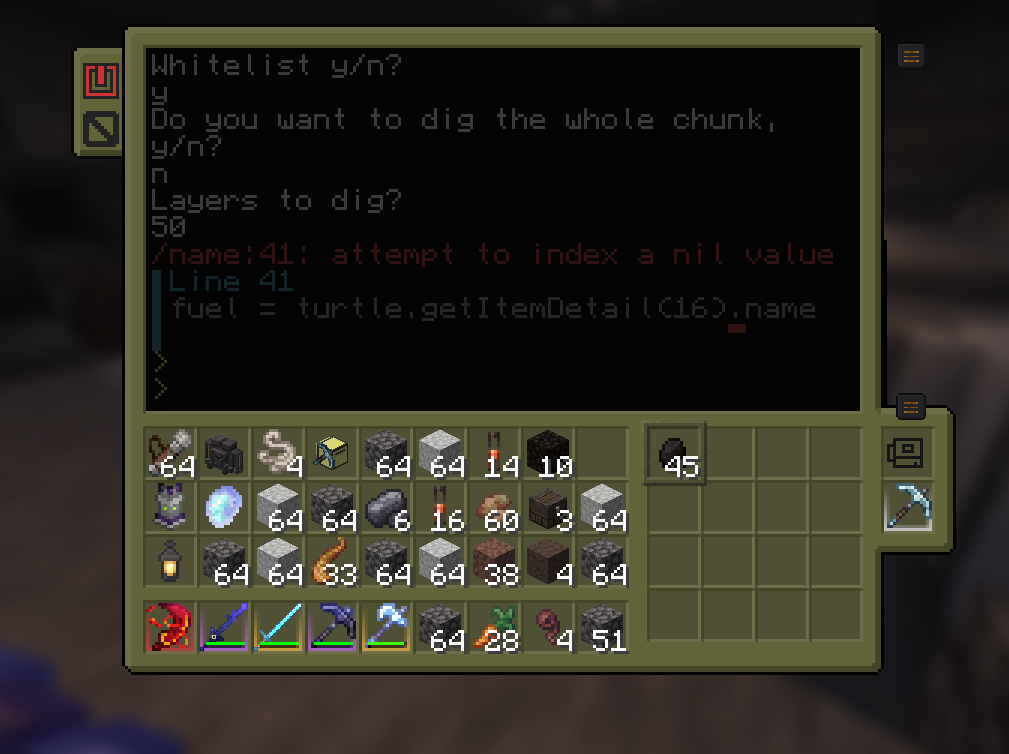Screen dimensions: 1009x754
Task: Pick the white string stack of 4
Action: coord(279,453)
